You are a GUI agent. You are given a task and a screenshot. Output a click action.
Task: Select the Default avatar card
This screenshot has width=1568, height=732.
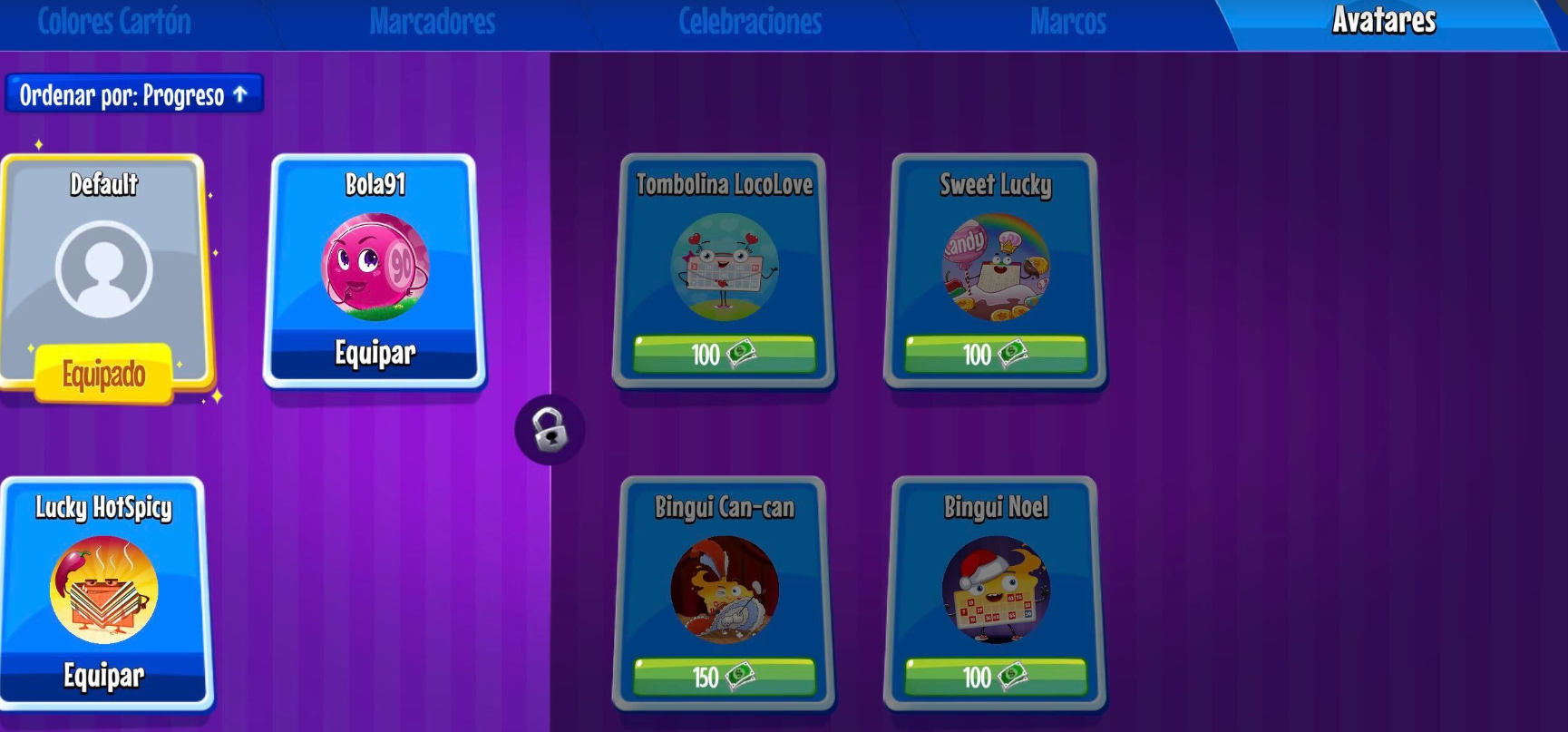point(103,268)
